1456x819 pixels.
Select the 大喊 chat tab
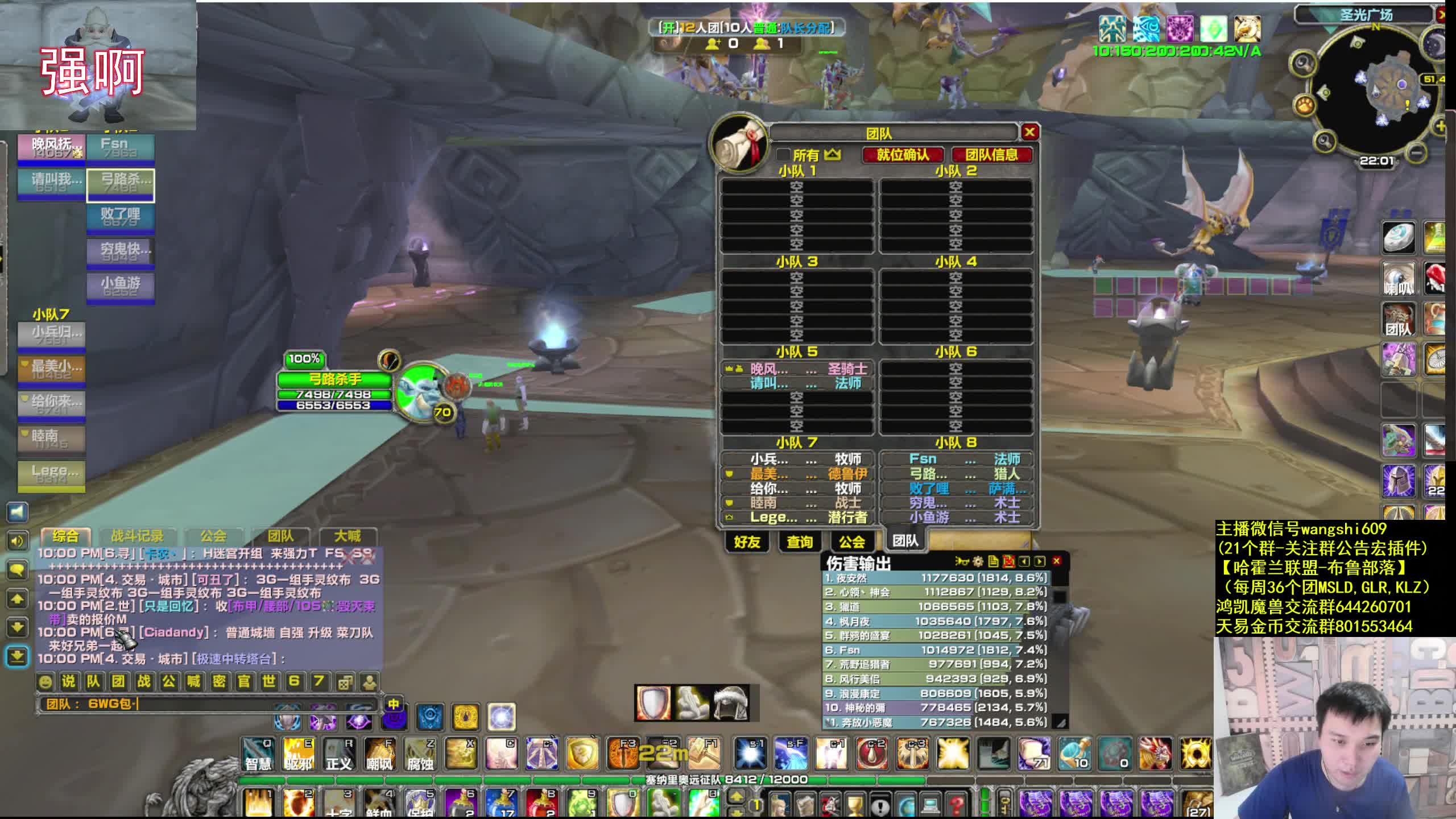pos(348,536)
